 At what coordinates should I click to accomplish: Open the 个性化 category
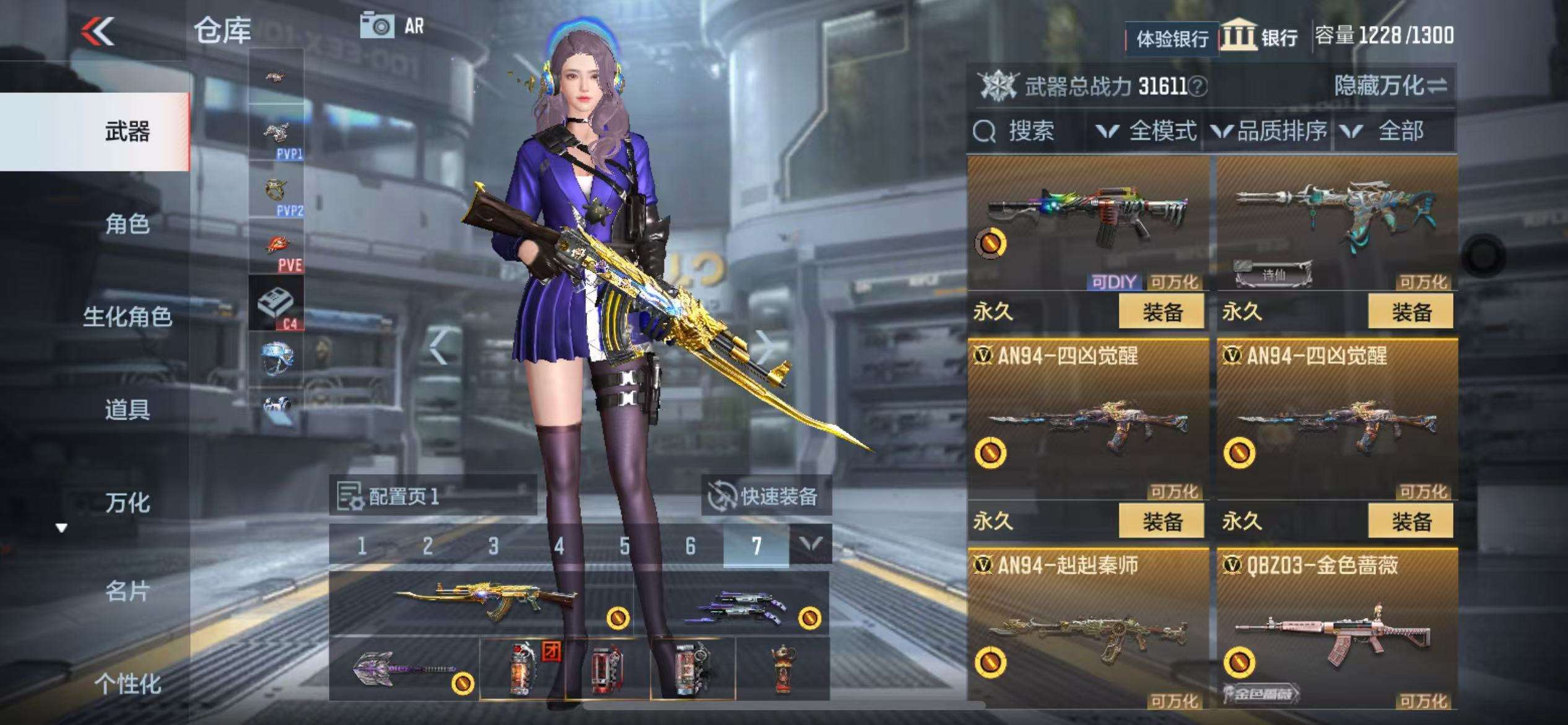coord(127,684)
